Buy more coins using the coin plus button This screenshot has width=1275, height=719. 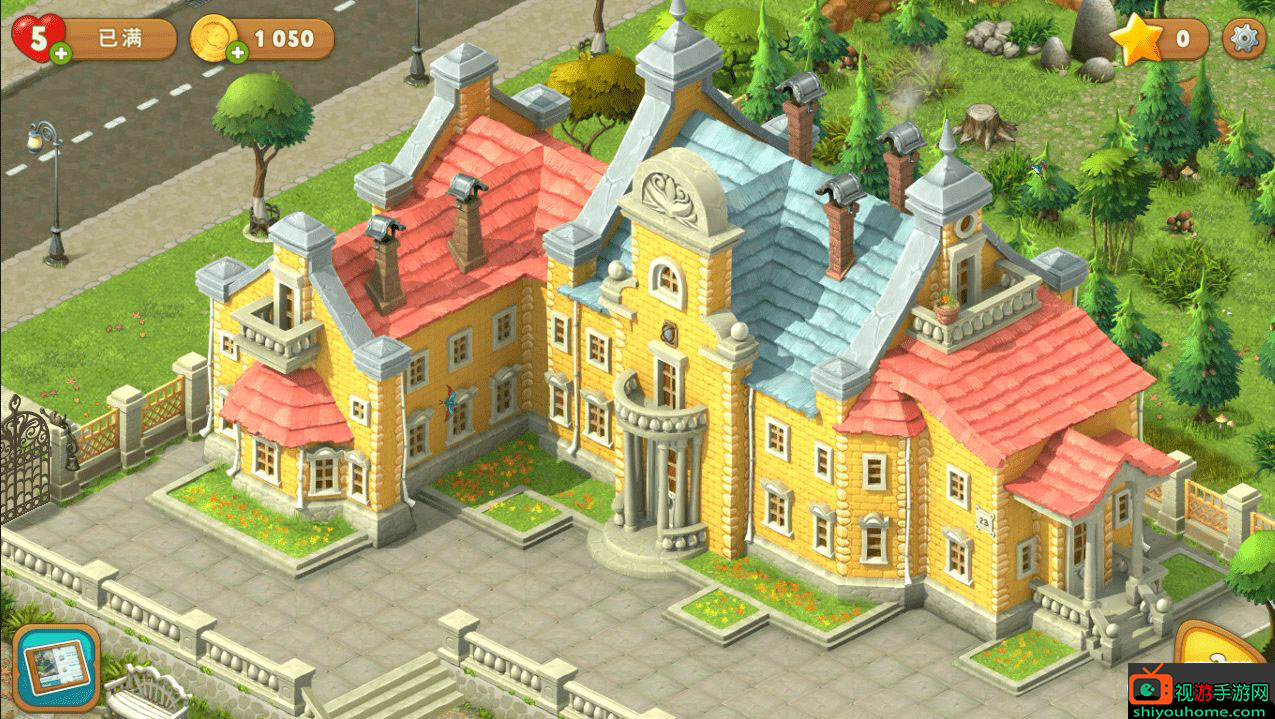point(237,53)
